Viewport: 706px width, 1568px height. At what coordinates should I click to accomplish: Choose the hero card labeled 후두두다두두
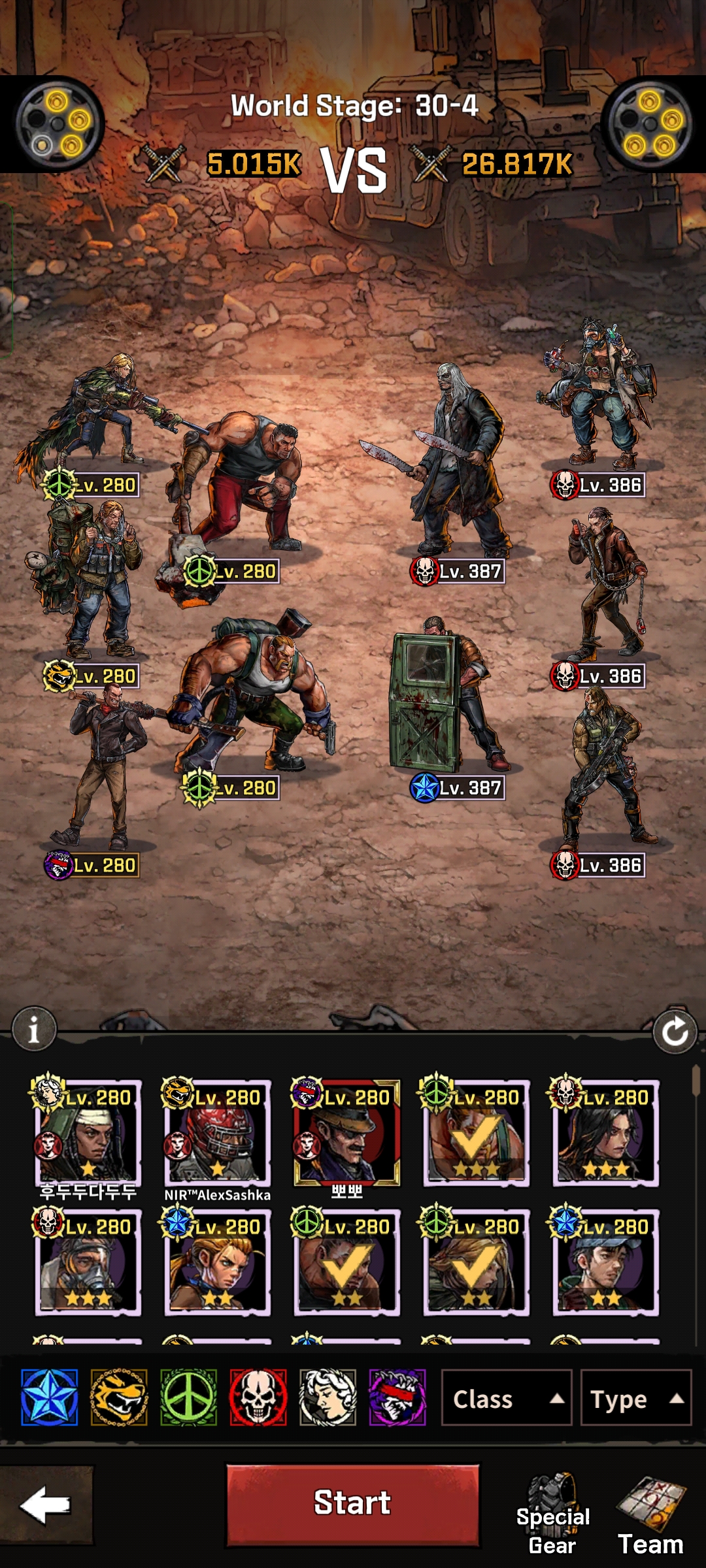[88, 1133]
